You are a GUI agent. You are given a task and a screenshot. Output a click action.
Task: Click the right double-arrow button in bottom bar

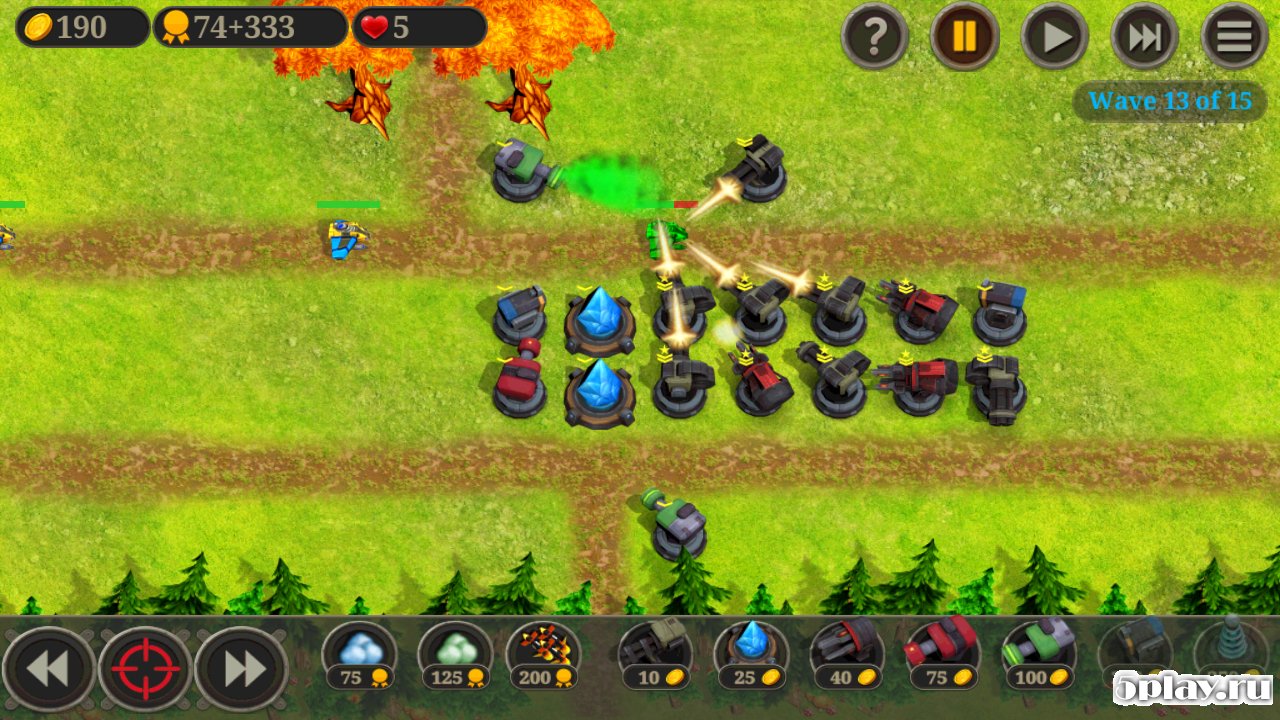(x=242, y=669)
